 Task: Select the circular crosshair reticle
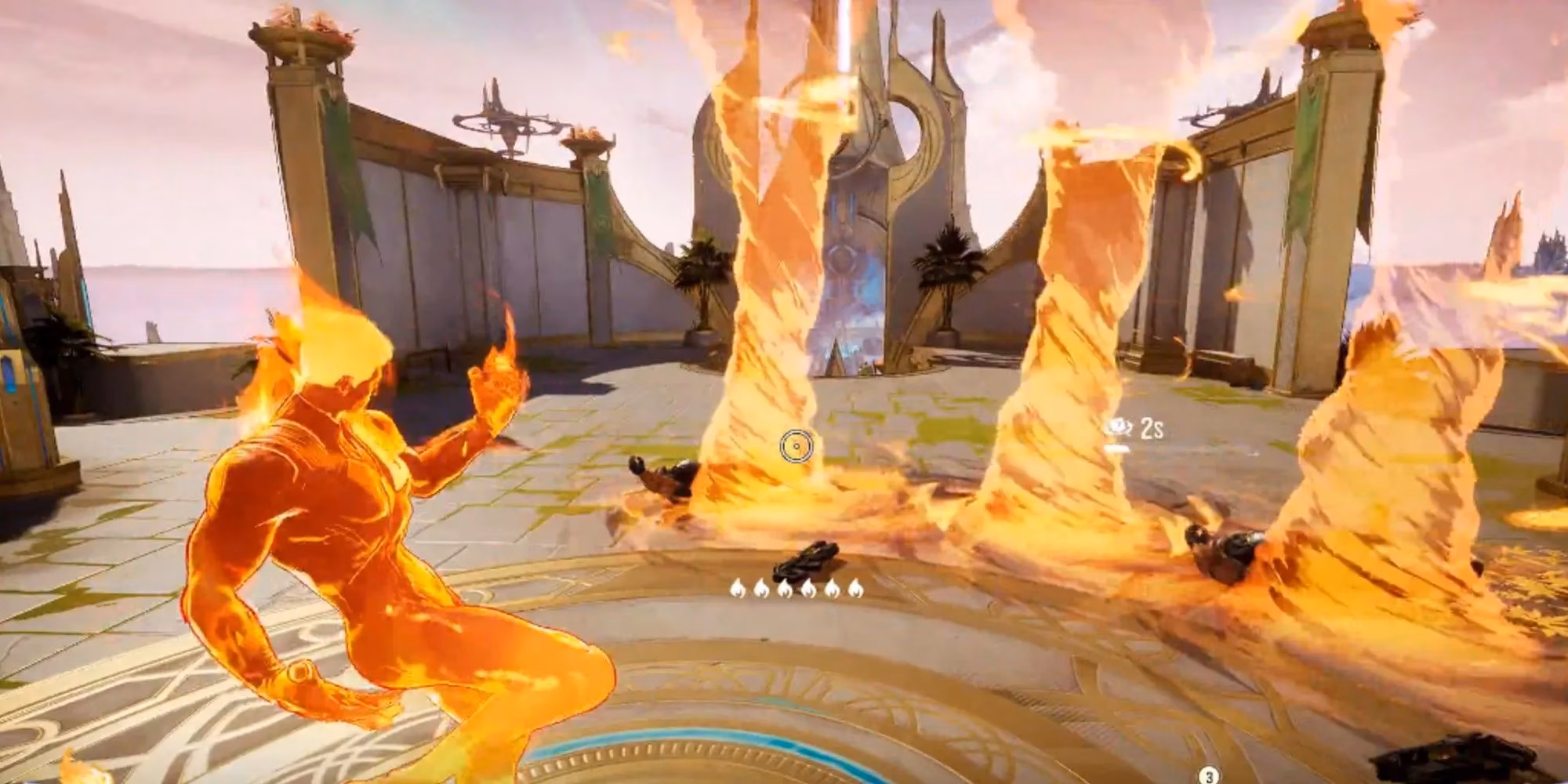click(x=797, y=447)
